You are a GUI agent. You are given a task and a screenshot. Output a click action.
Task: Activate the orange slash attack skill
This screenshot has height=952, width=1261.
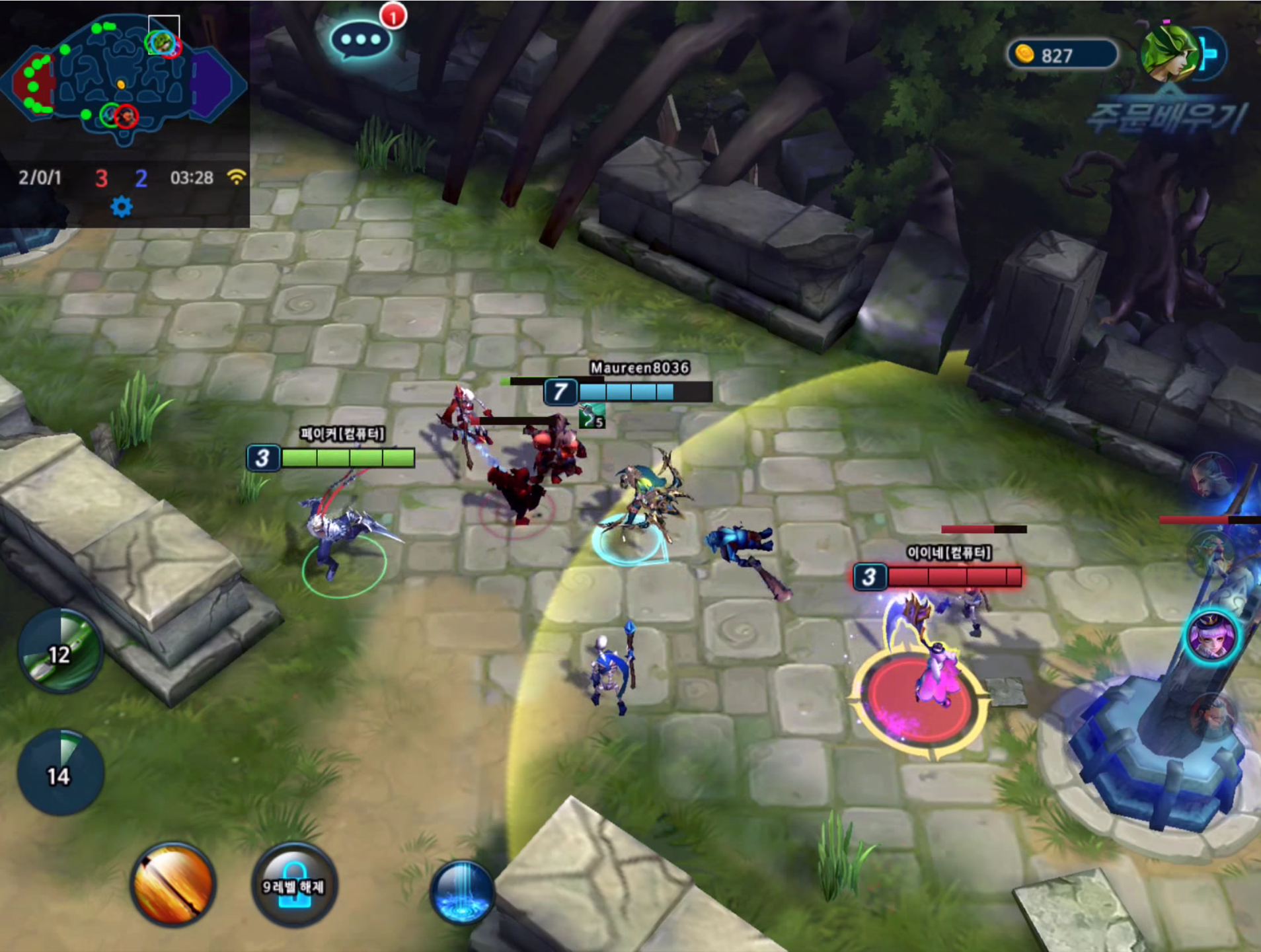pos(173,885)
